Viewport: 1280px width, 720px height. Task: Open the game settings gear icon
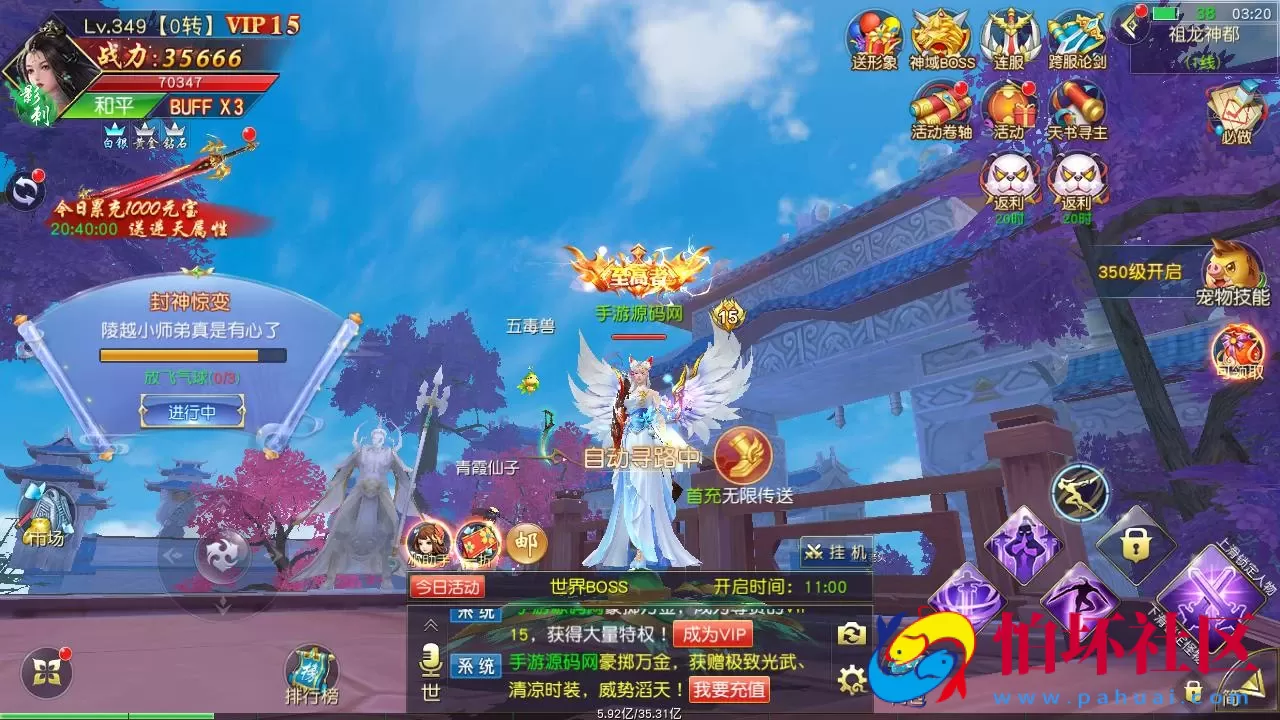[851, 679]
